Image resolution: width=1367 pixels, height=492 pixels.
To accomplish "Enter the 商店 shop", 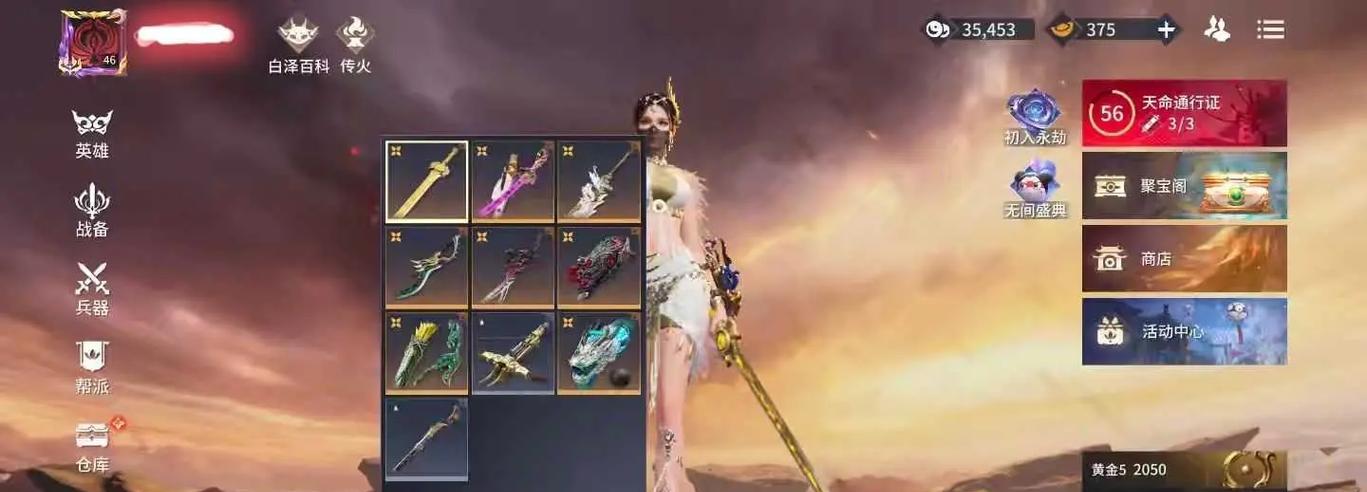I will coord(1184,259).
